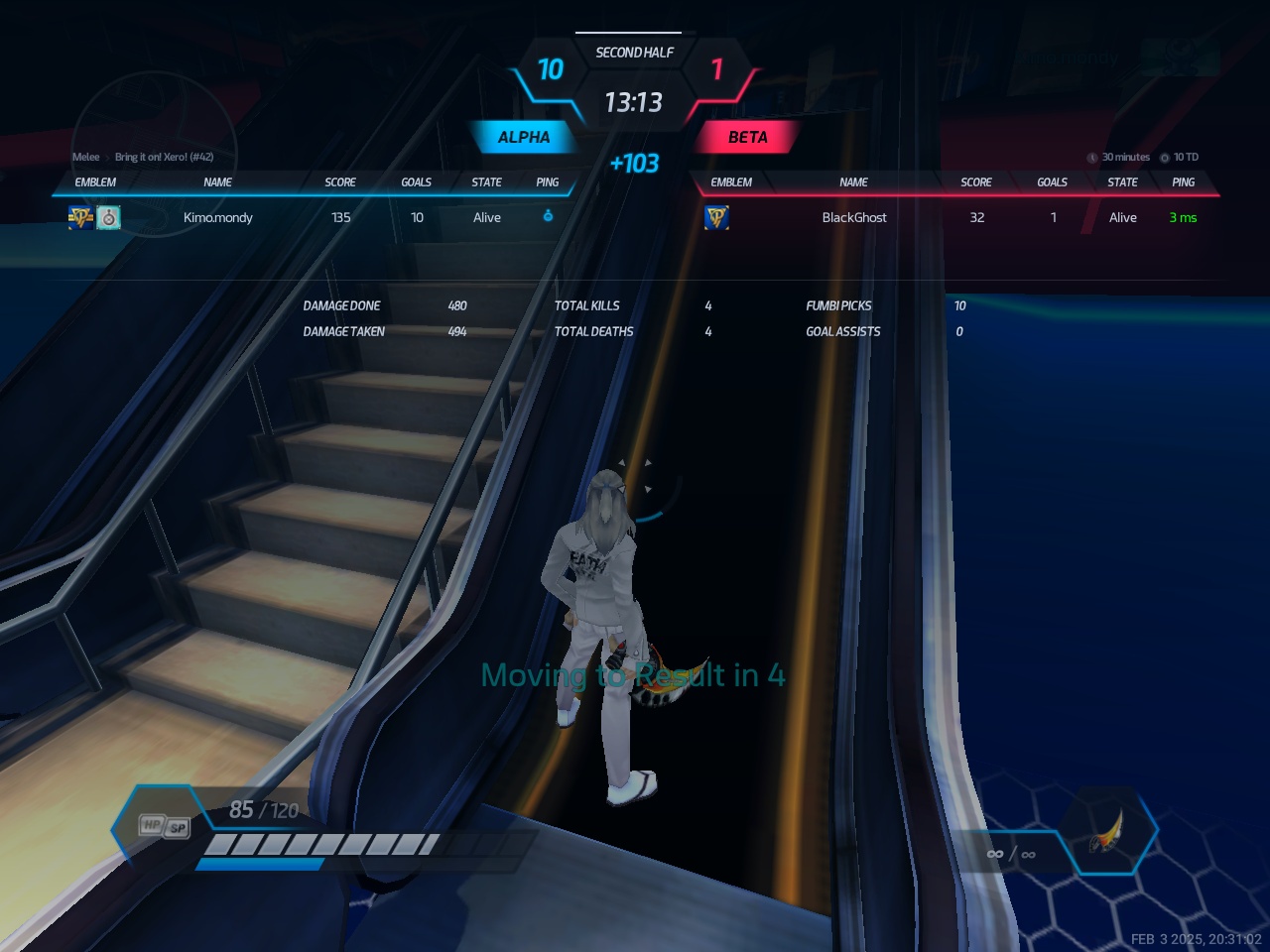
Task: Click the BETA team banner
Action: pos(747,137)
